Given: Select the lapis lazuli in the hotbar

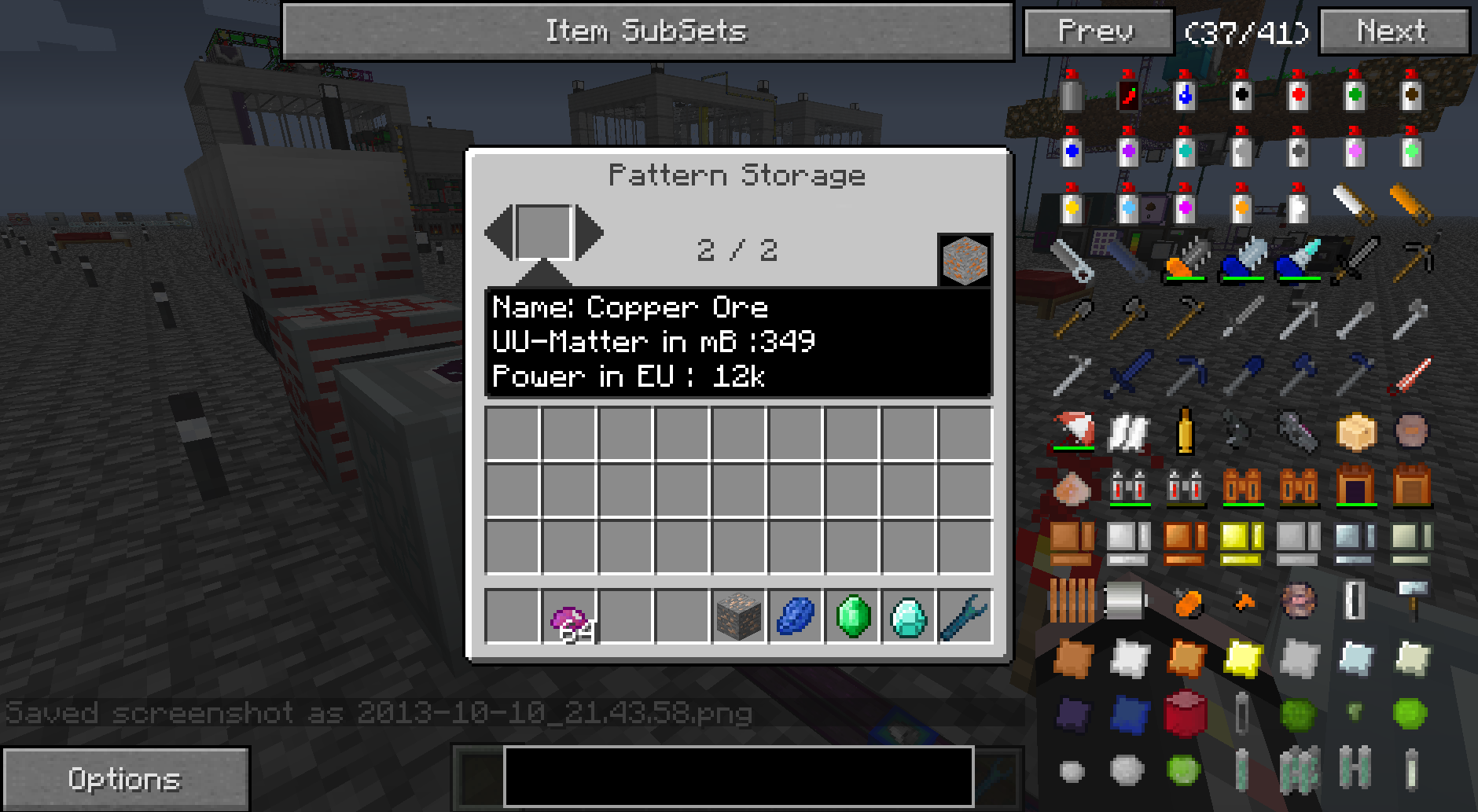Looking at the screenshot, I should 796,617.
